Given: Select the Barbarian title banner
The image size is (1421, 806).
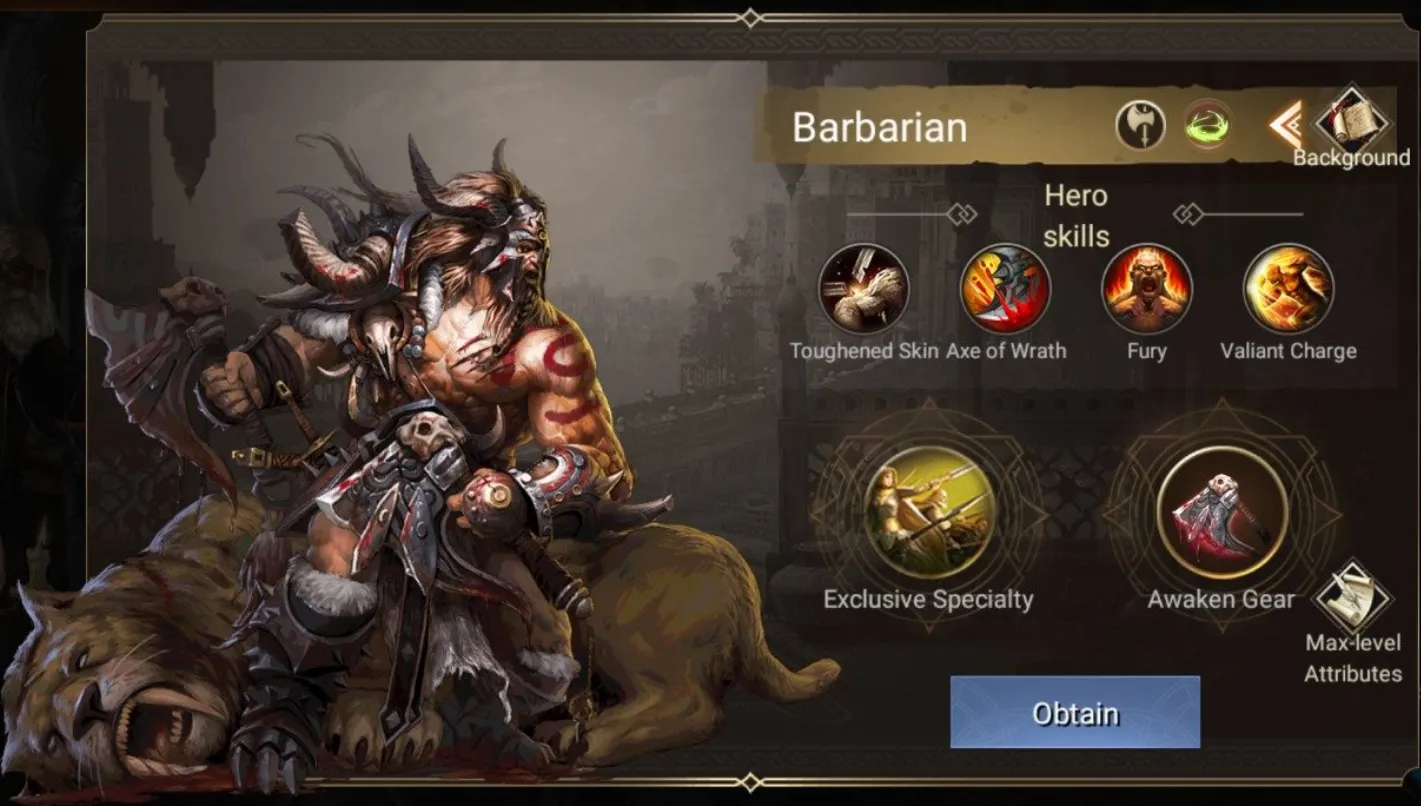Looking at the screenshot, I should click(880, 126).
